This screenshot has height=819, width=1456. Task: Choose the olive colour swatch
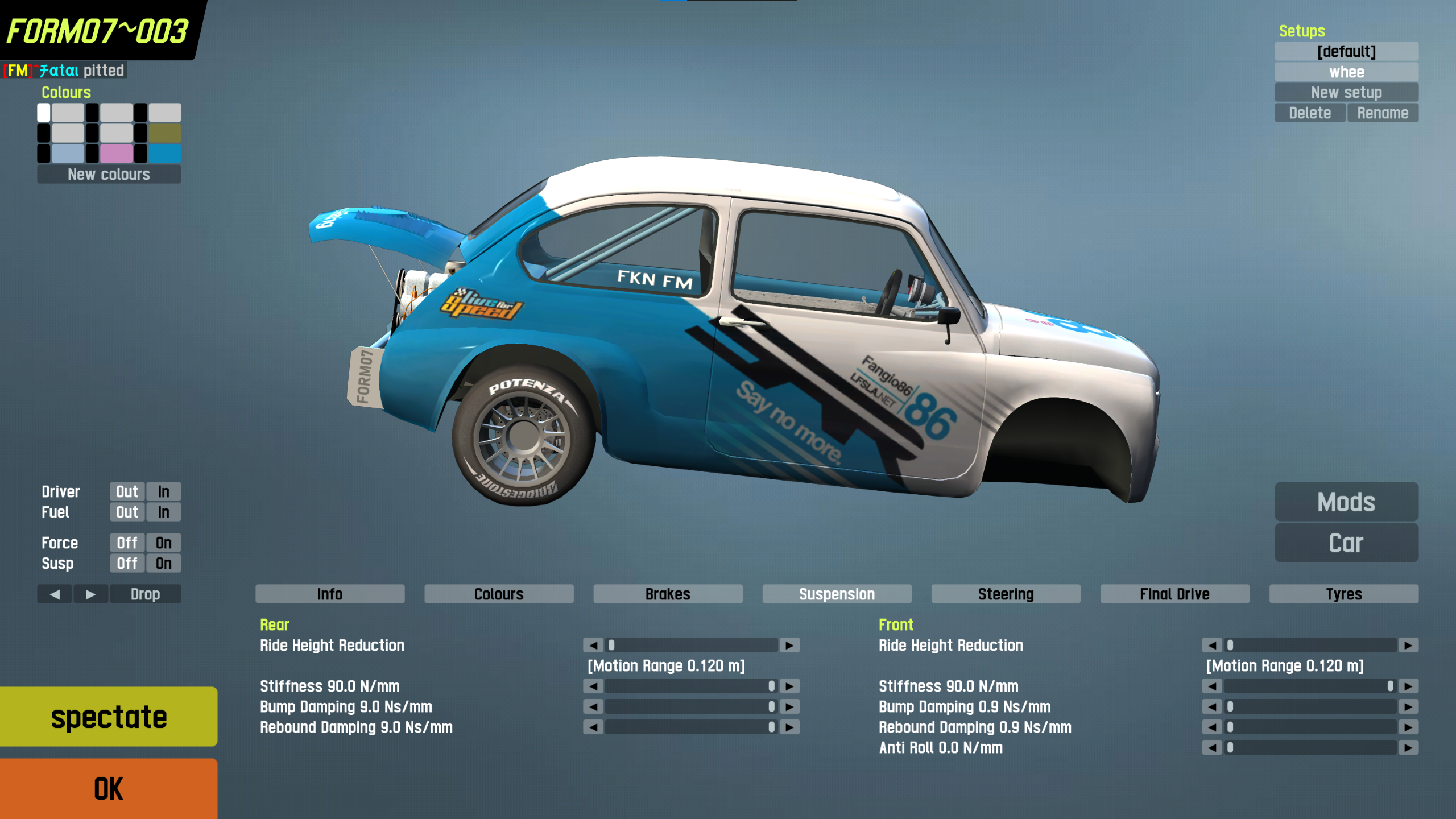(165, 133)
